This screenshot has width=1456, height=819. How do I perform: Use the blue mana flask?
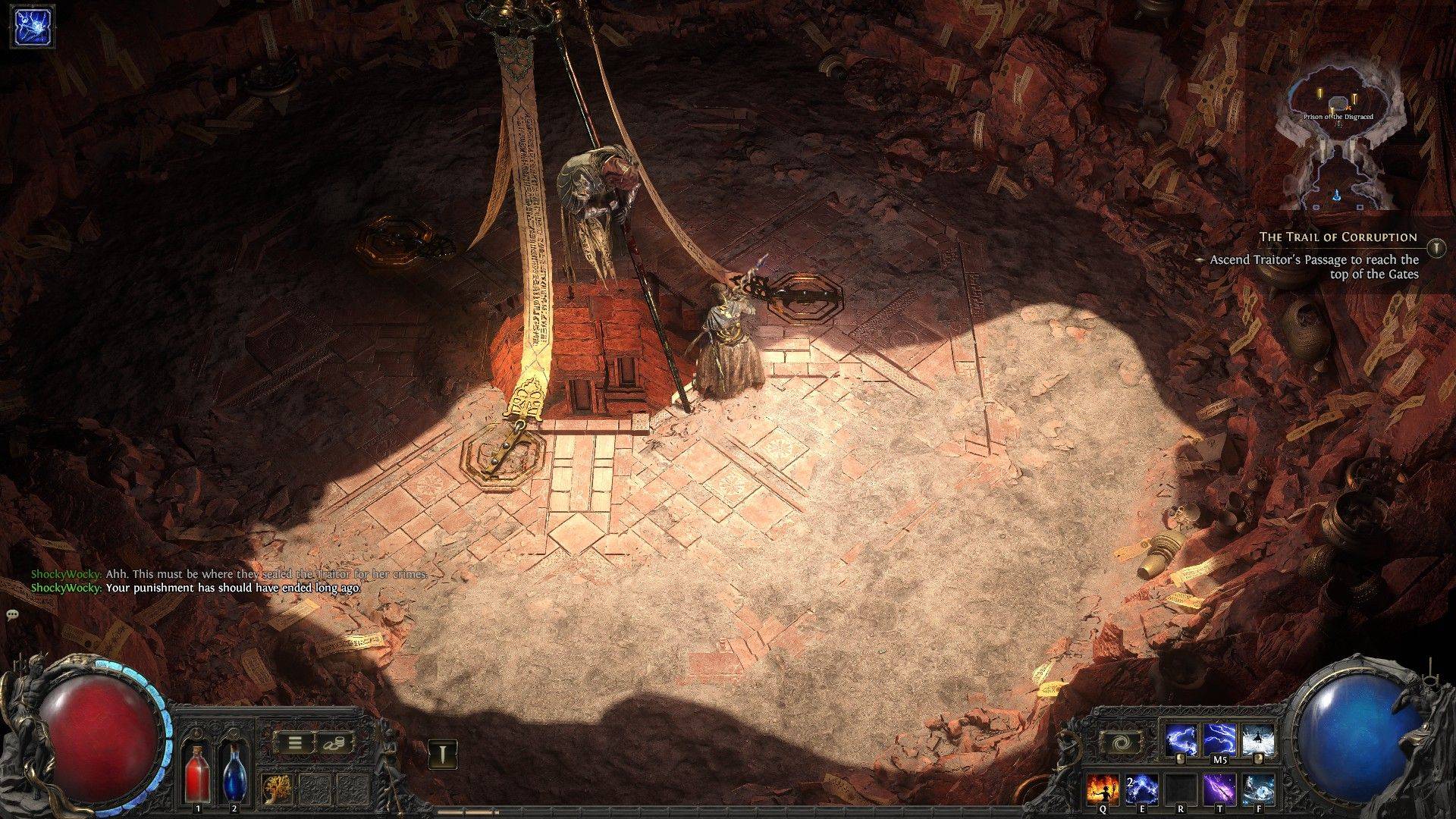pos(234,773)
